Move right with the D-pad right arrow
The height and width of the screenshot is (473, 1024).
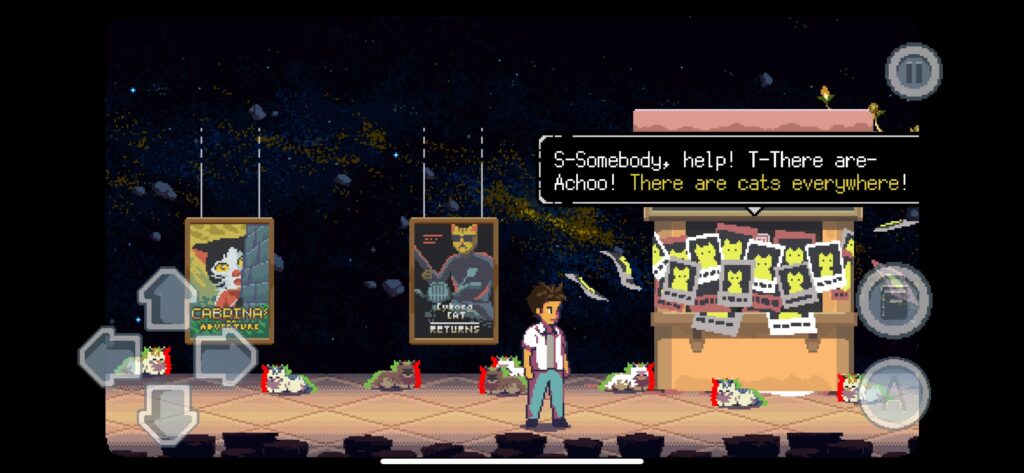coord(225,356)
